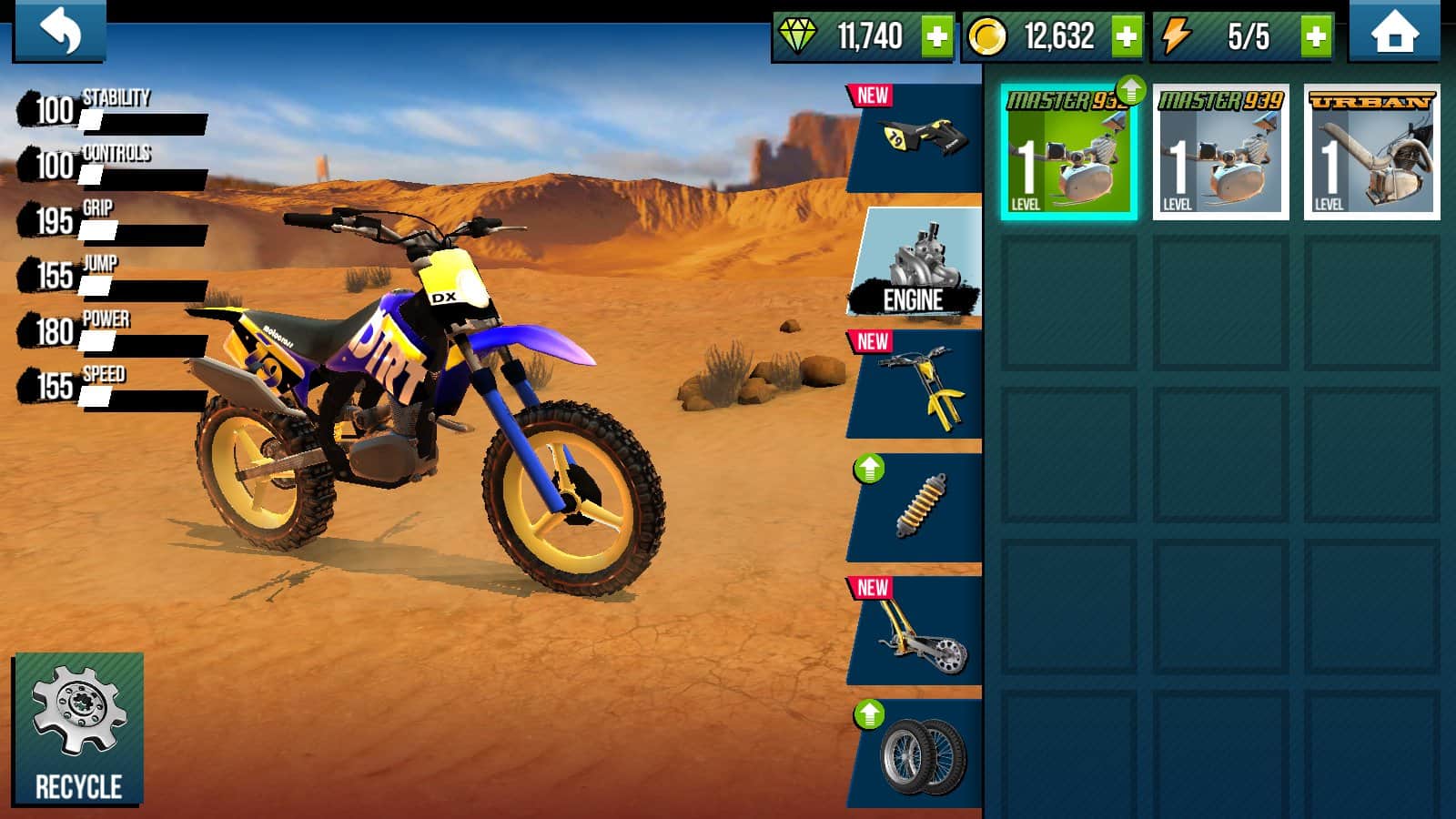This screenshot has width=1456, height=819.
Task: Select the green highlighted Master 939 engine
Action: (1068, 153)
